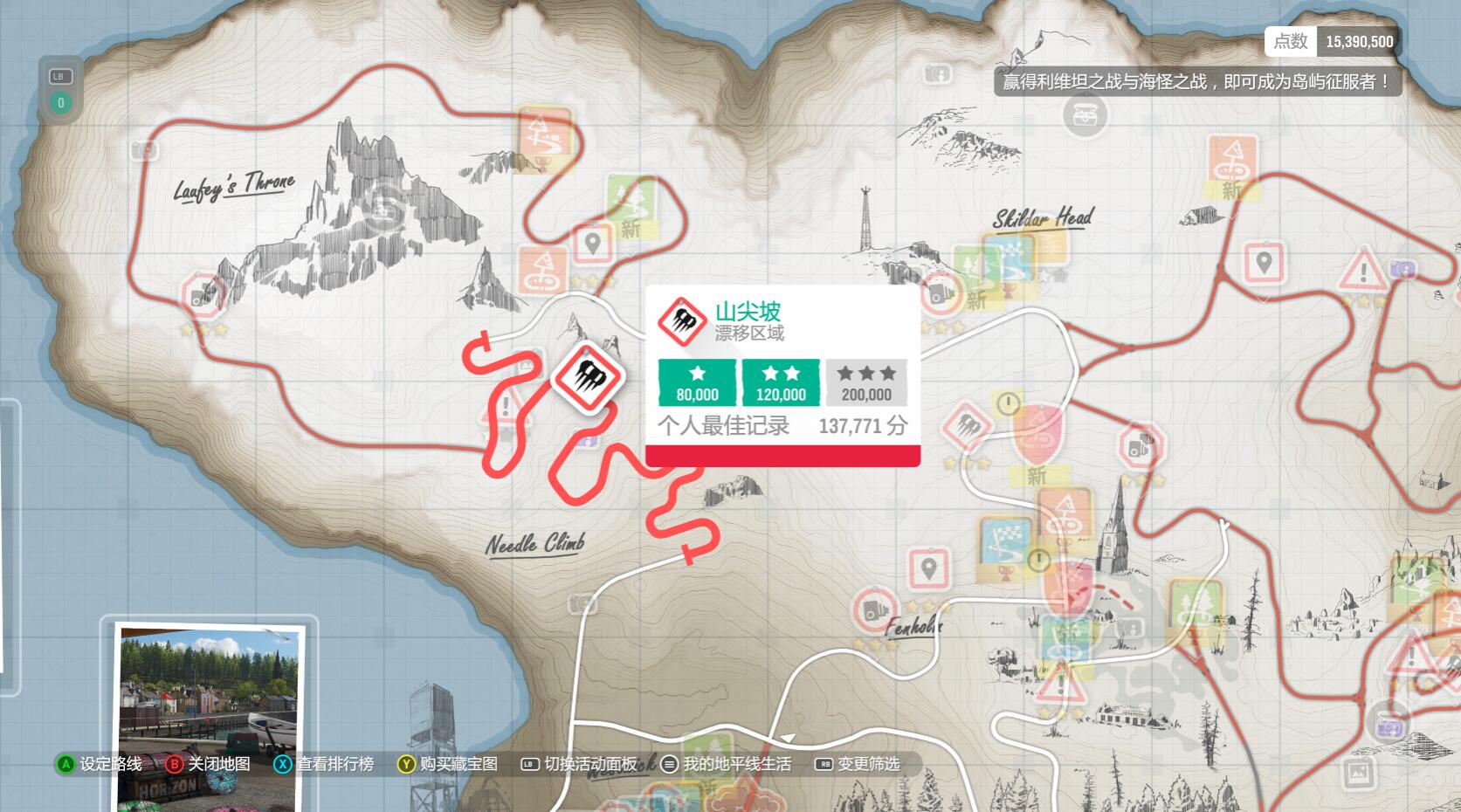
Task: Click the grey picture-frame icon on the map
Action: point(1358,772)
